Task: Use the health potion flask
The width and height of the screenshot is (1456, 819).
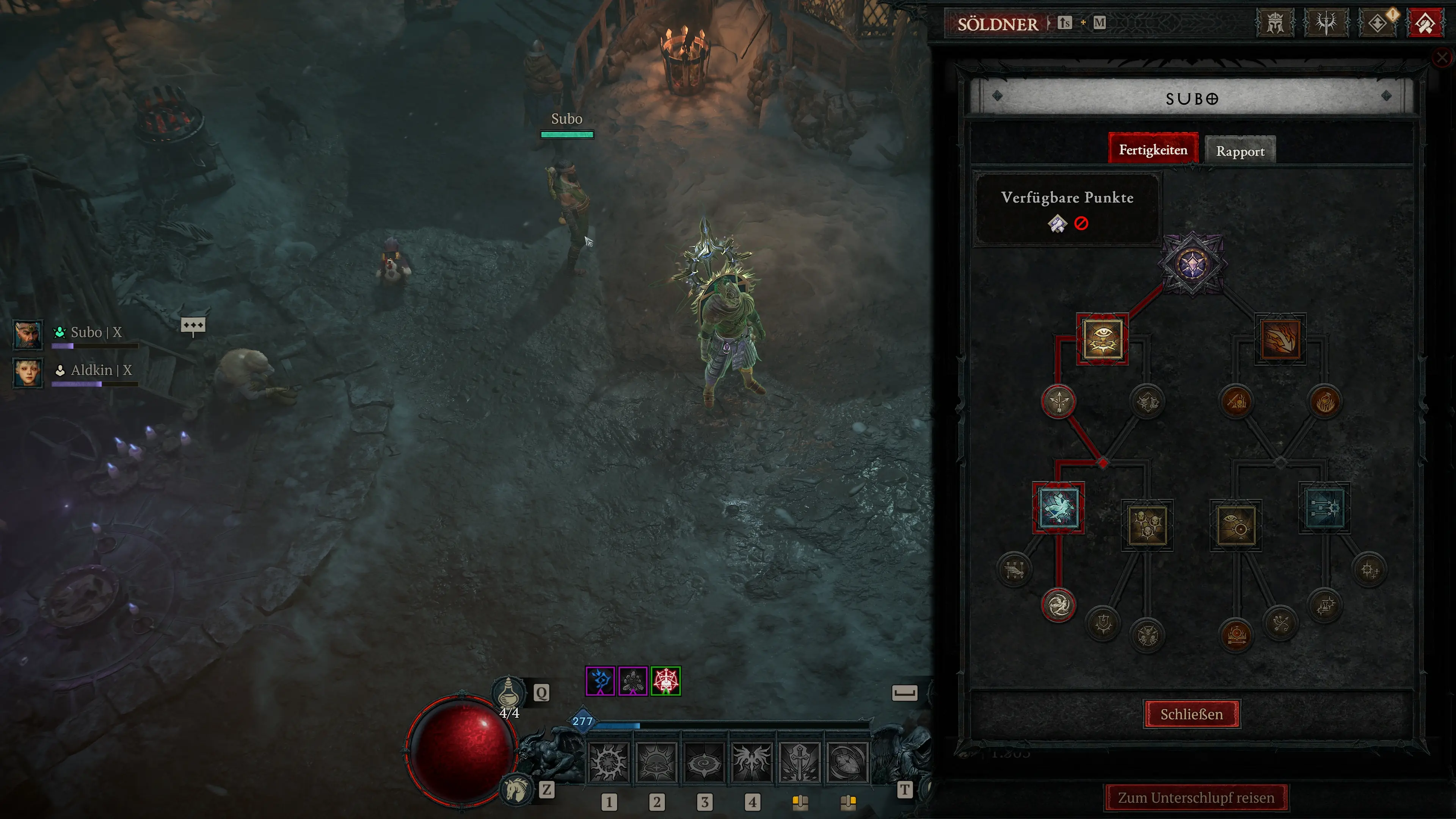Action: (x=508, y=693)
